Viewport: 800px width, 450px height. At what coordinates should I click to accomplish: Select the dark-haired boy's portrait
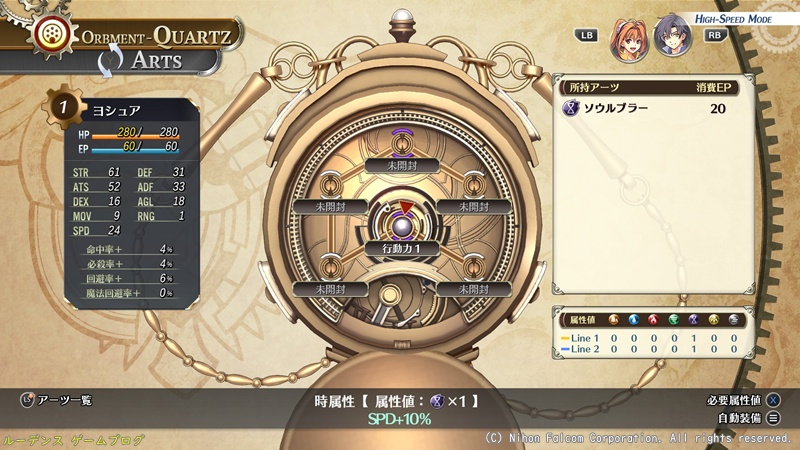(x=674, y=35)
